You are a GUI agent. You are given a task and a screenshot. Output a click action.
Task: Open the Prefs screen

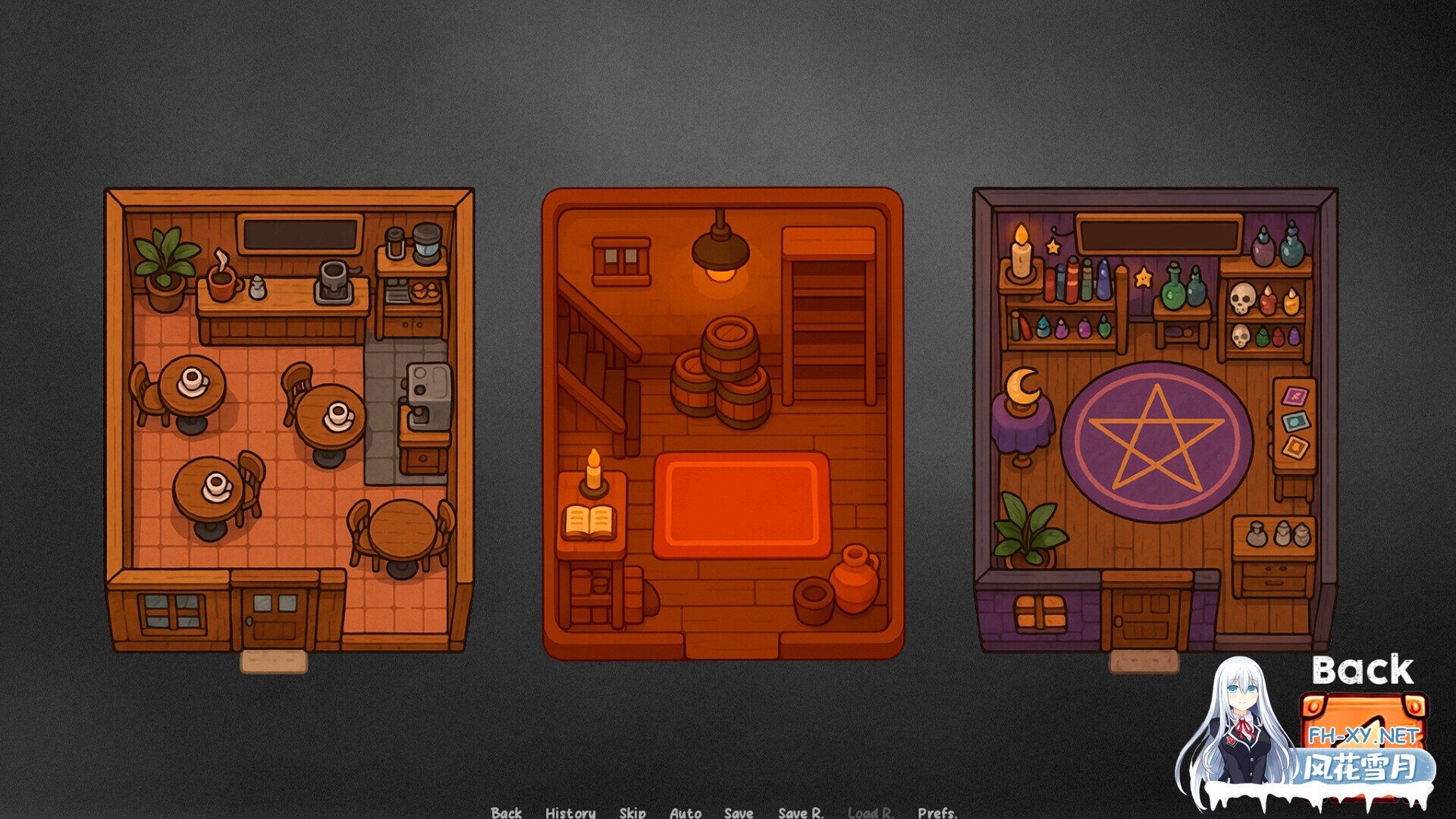pyautogui.click(x=938, y=813)
